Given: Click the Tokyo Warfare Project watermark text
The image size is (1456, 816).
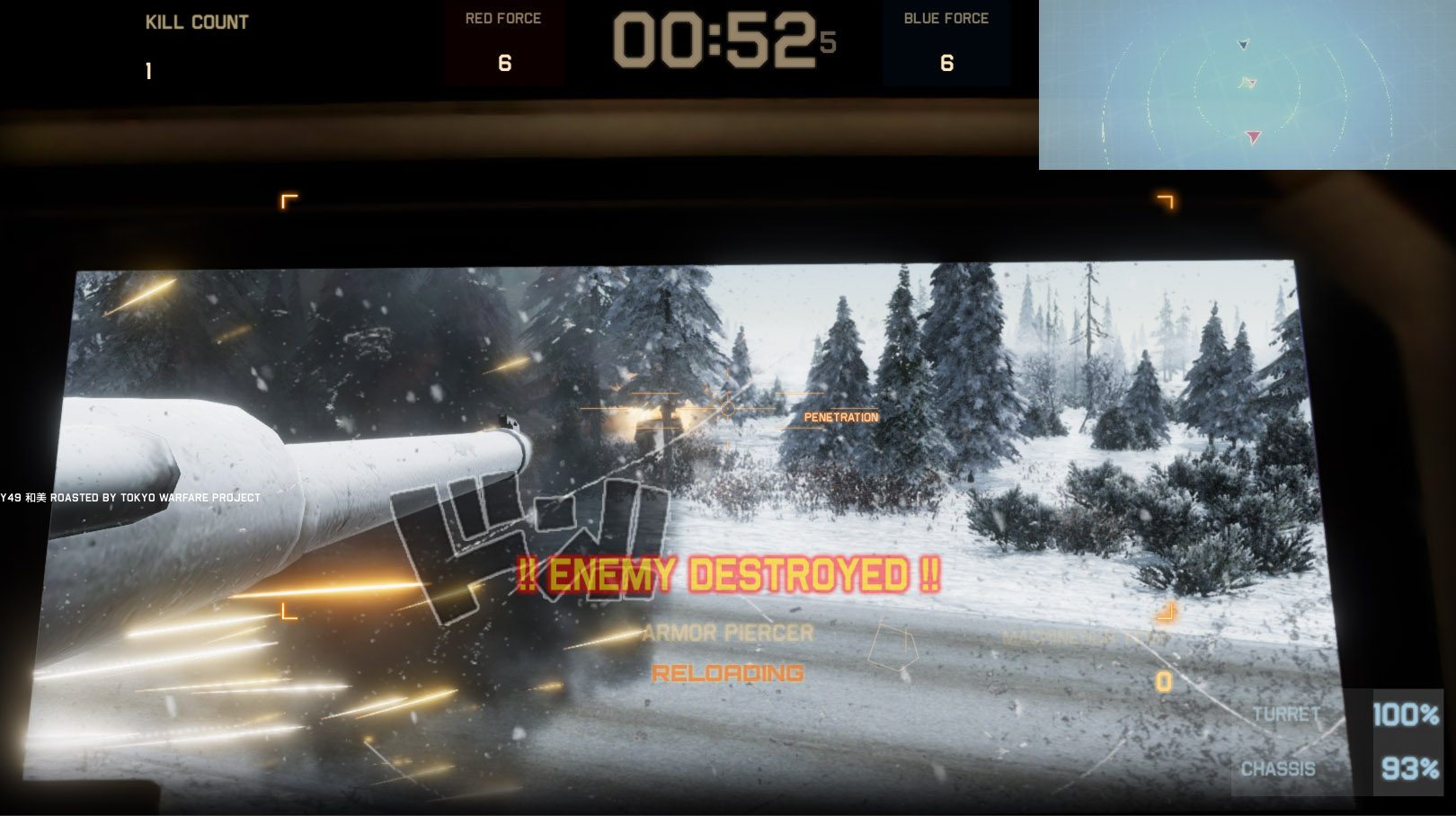Looking at the screenshot, I should click(130, 495).
